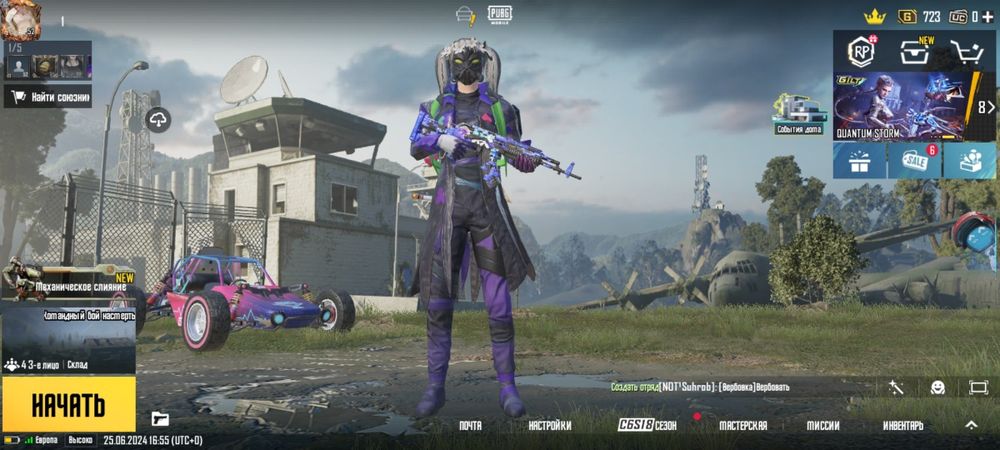Open the Миссии missions menu
Screen dimensions: 1000x450
tap(823, 426)
